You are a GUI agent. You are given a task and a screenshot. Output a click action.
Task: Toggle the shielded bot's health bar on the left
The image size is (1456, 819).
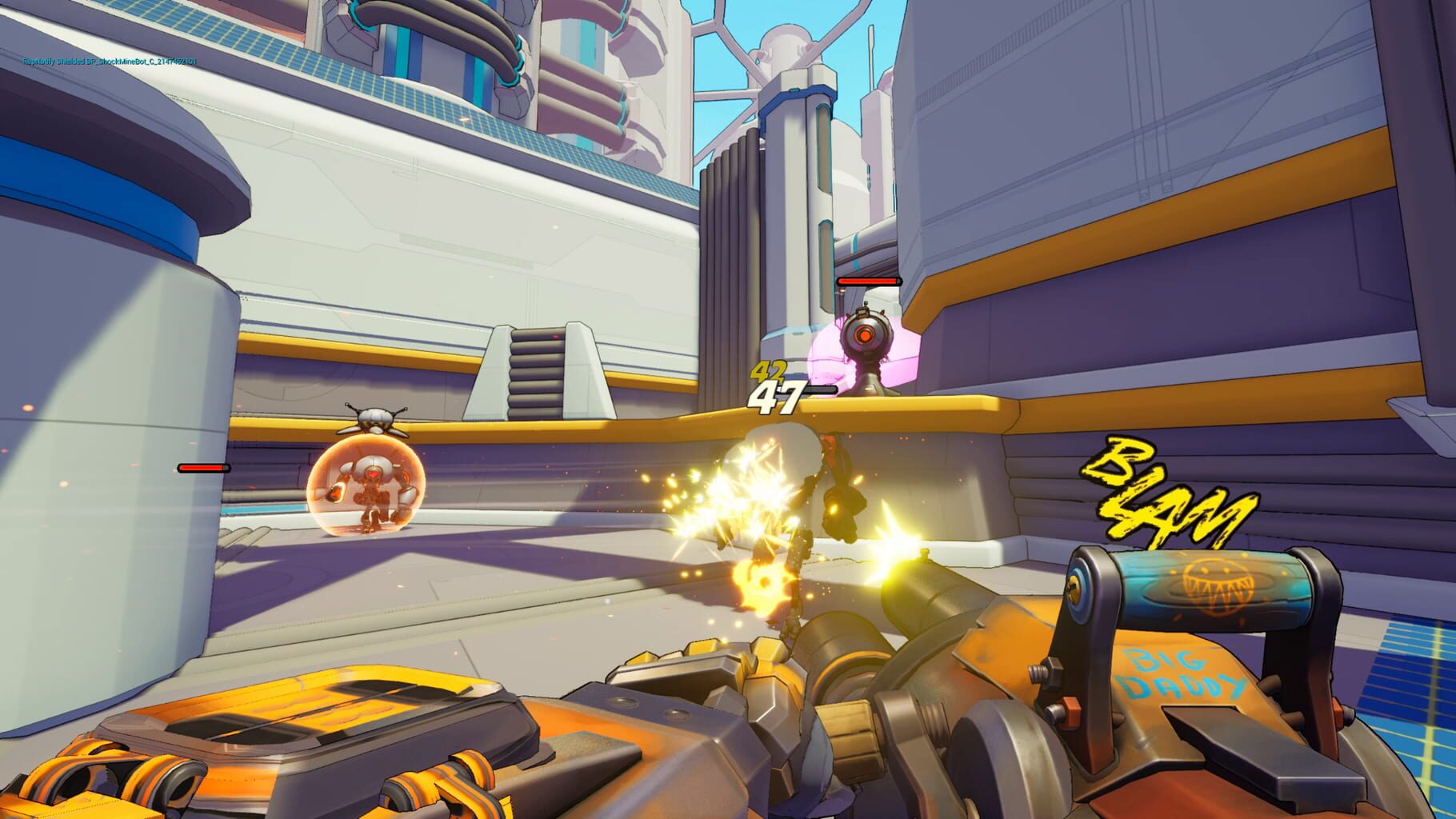pos(204,469)
